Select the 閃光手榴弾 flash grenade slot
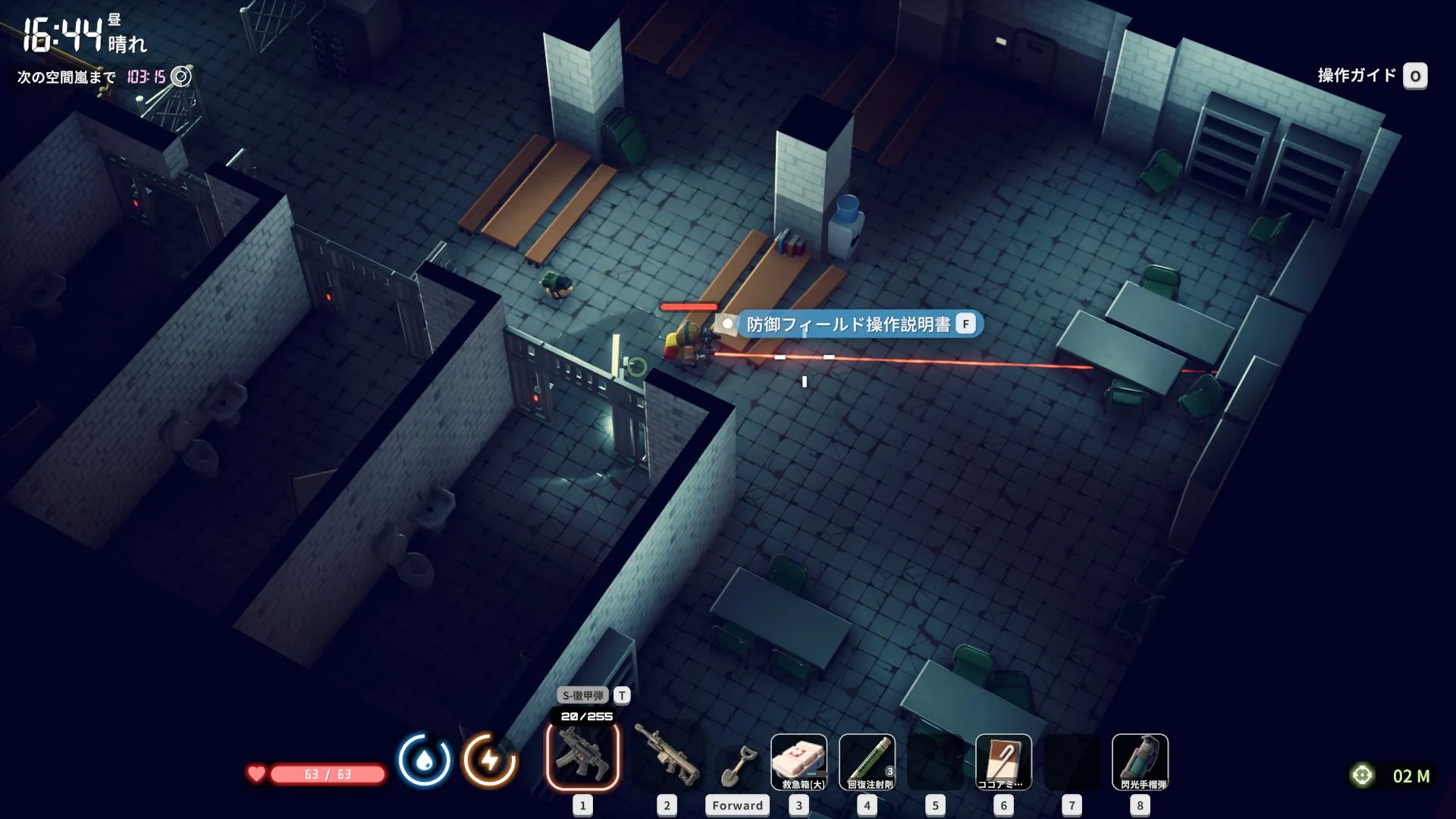 point(1140,761)
